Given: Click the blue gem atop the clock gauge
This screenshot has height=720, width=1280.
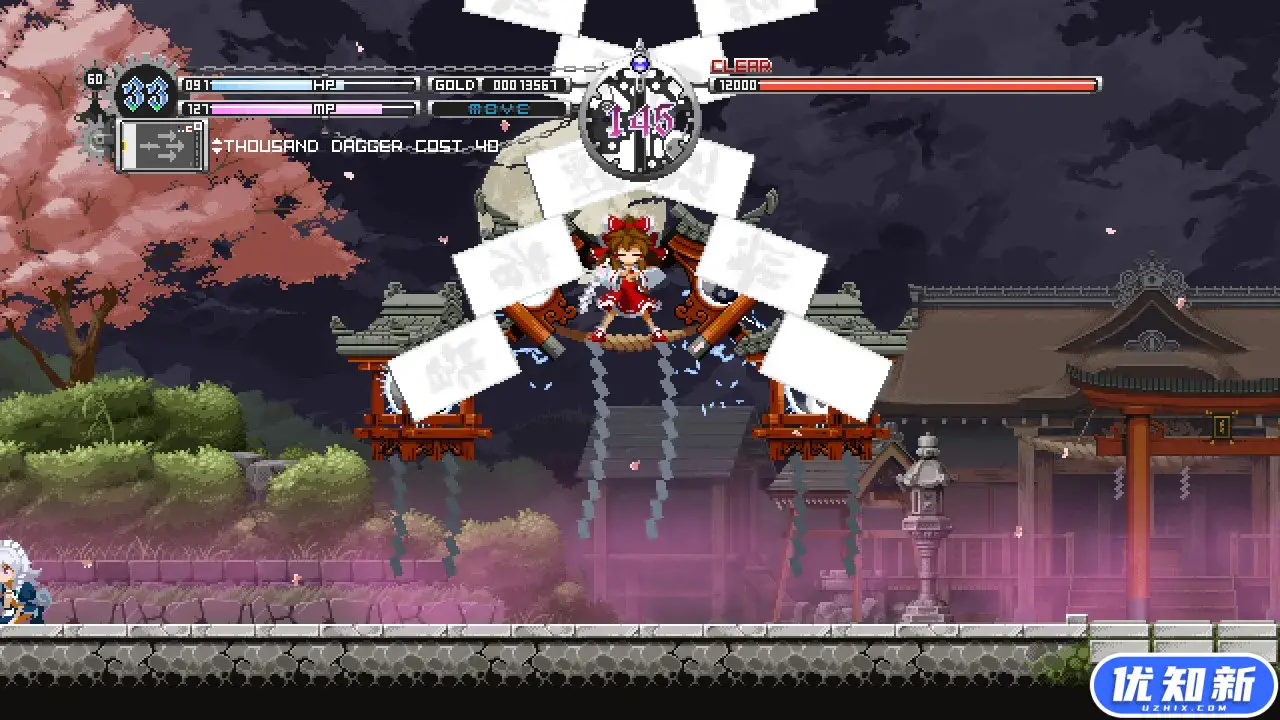Looking at the screenshot, I should (638, 63).
